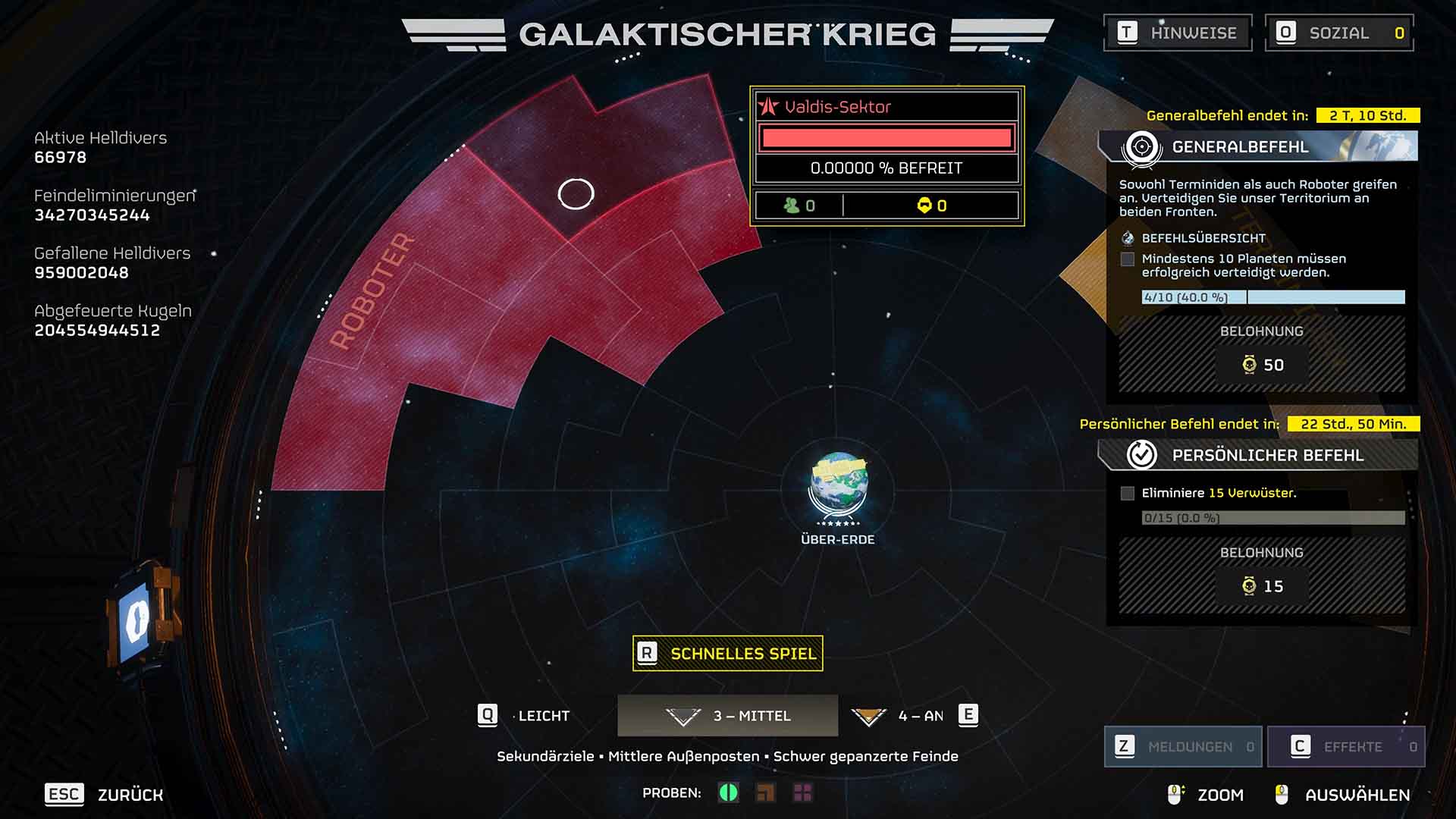This screenshot has width=1456, height=819.
Task: Select the 3 – Mittel difficulty
Action: (728, 716)
